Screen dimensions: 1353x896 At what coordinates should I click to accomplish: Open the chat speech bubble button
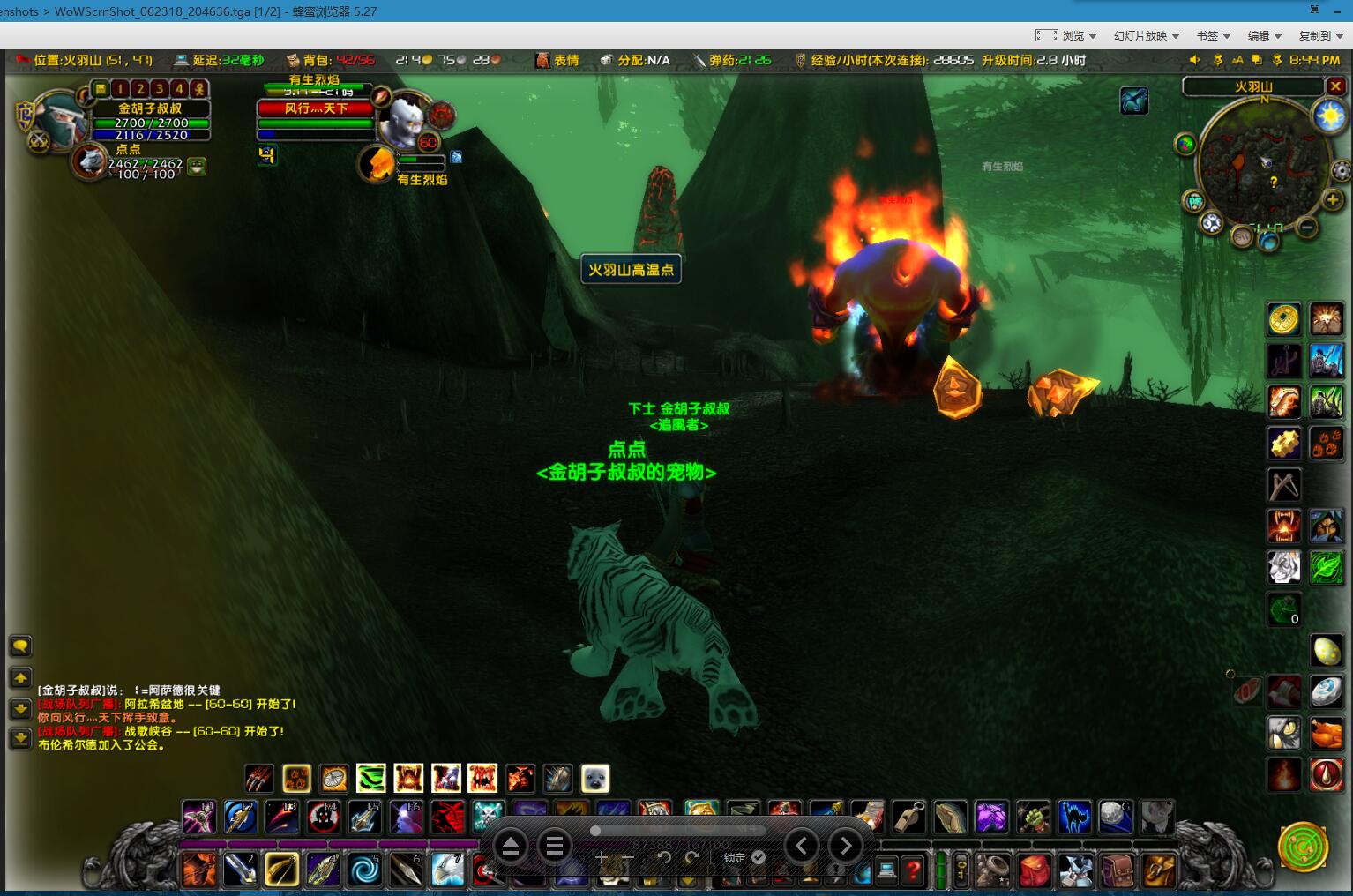coord(20,646)
